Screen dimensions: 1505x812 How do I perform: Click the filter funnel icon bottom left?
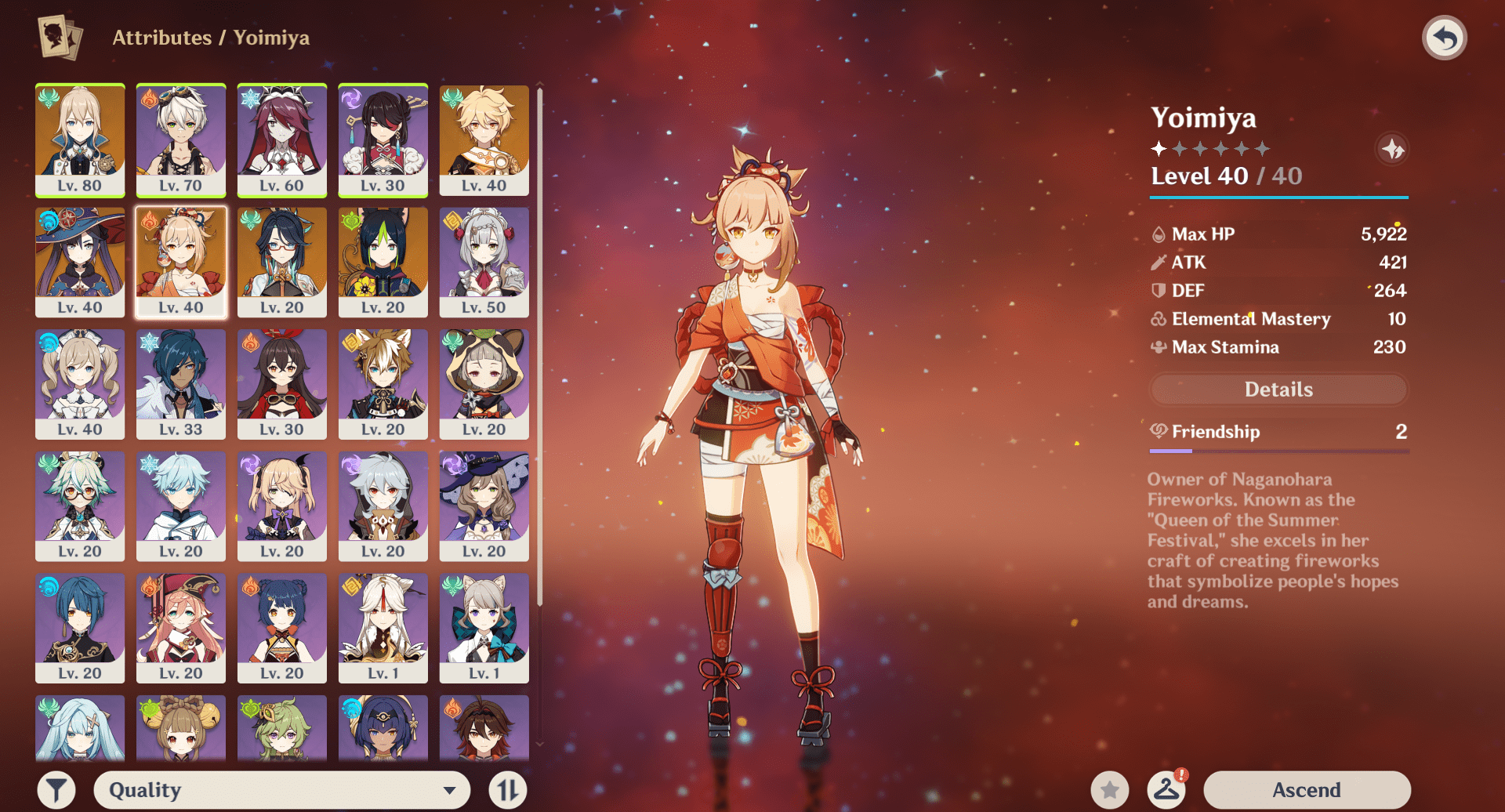tap(55, 789)
